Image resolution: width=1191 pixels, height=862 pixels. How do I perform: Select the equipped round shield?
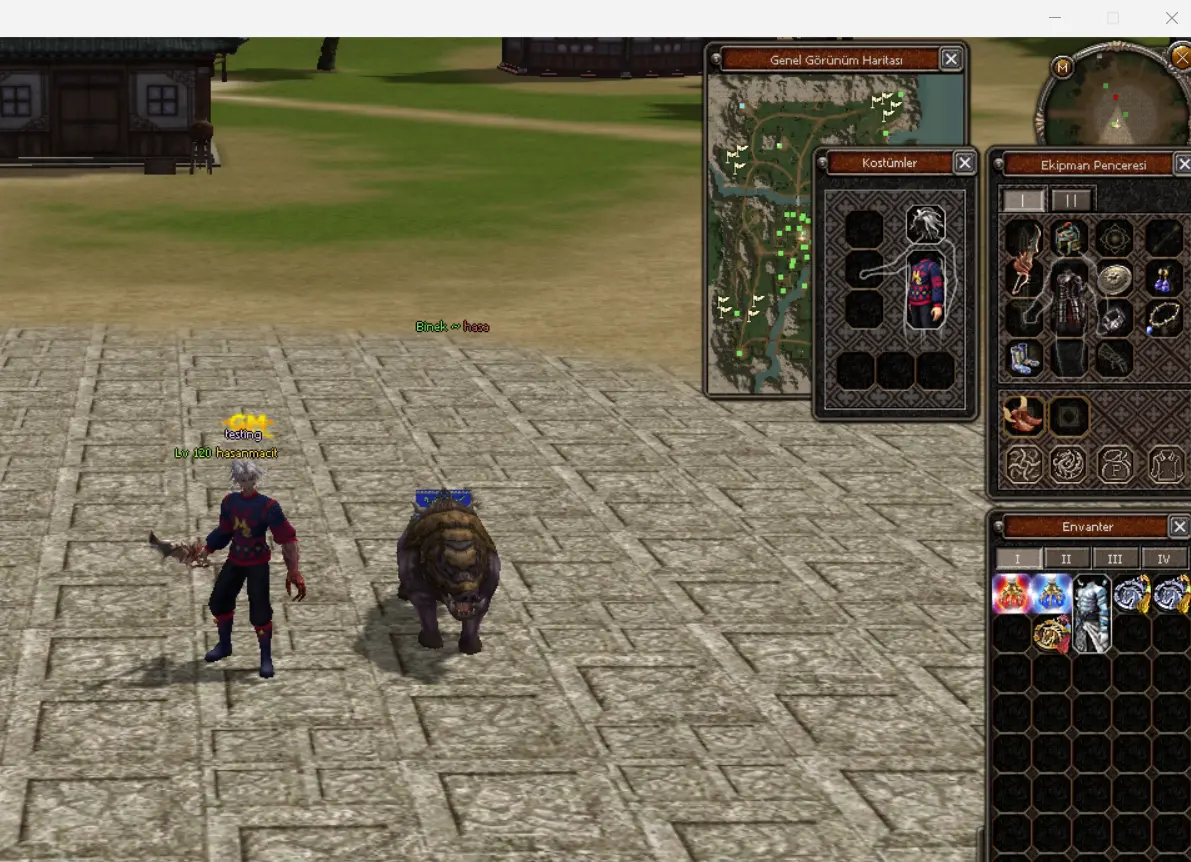(x=1114, y=279)
